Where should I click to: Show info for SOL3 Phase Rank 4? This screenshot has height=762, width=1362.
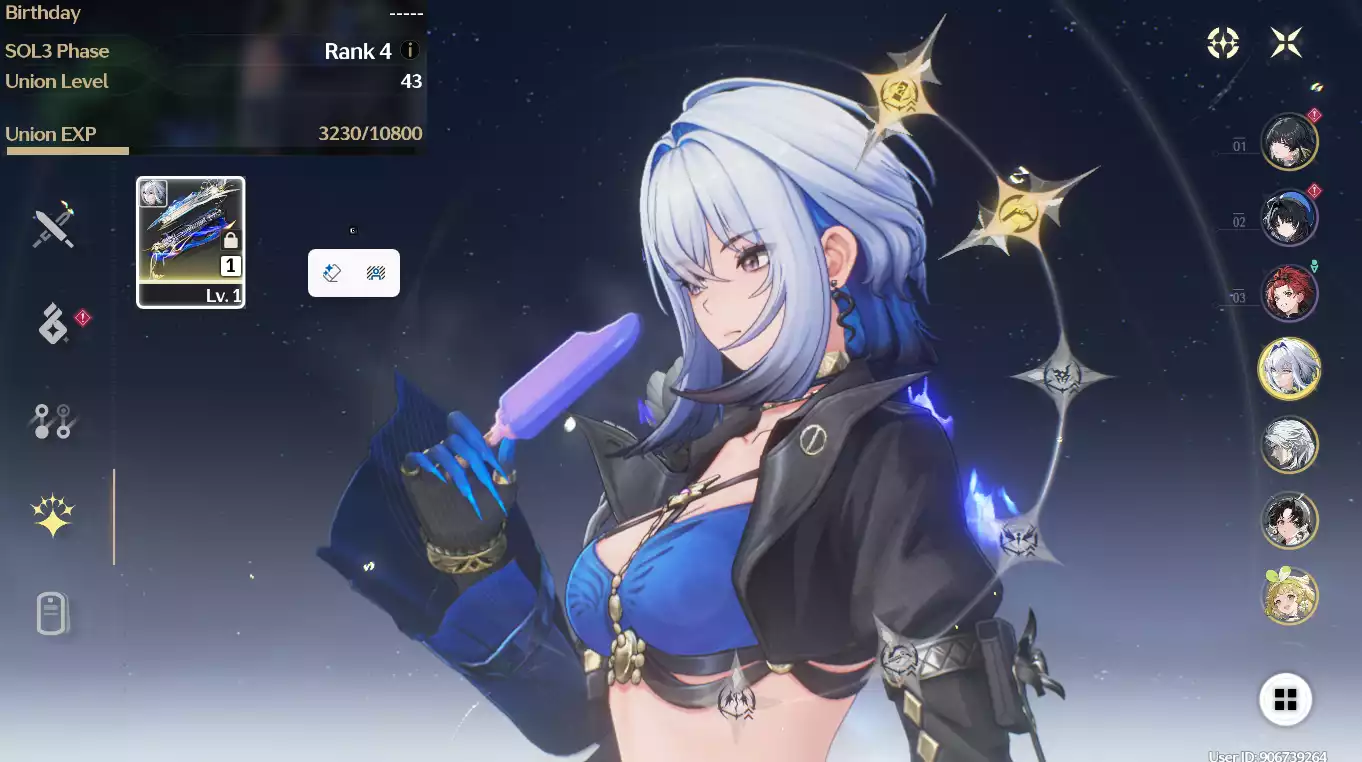pos(409,51)
